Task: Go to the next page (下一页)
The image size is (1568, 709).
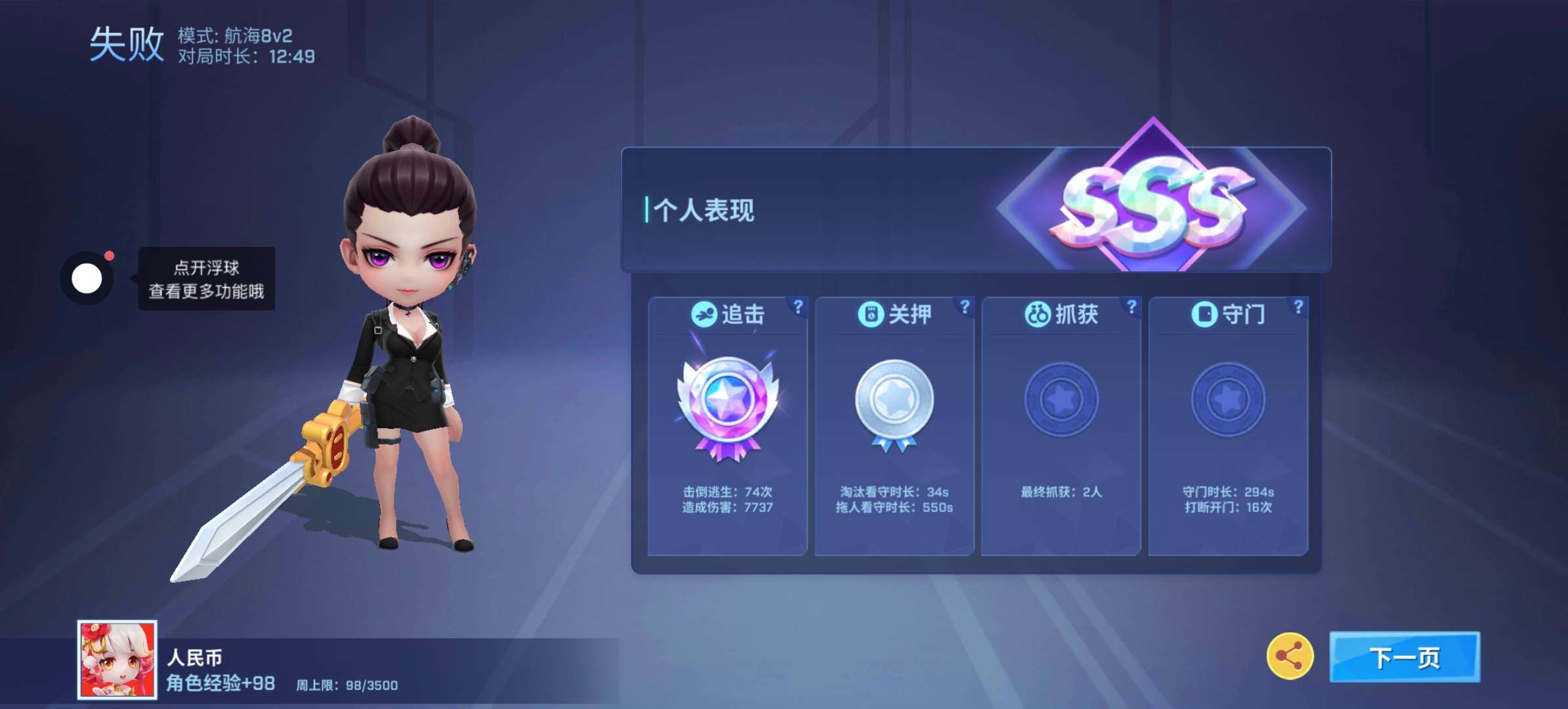Action: [x=1404, y=657]
